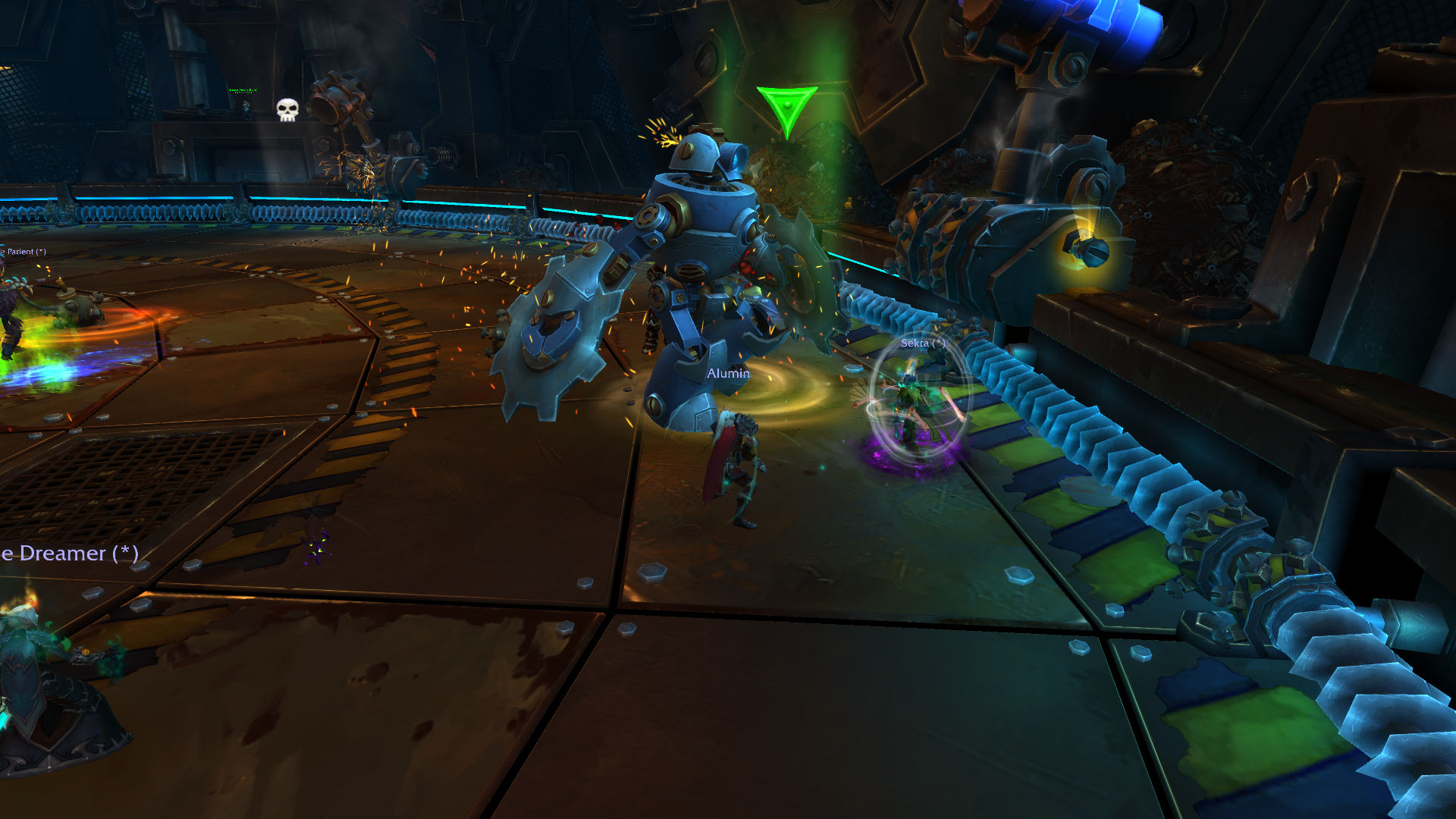Select the Alumin name label
1456x819 pixels.
point(728,373)
